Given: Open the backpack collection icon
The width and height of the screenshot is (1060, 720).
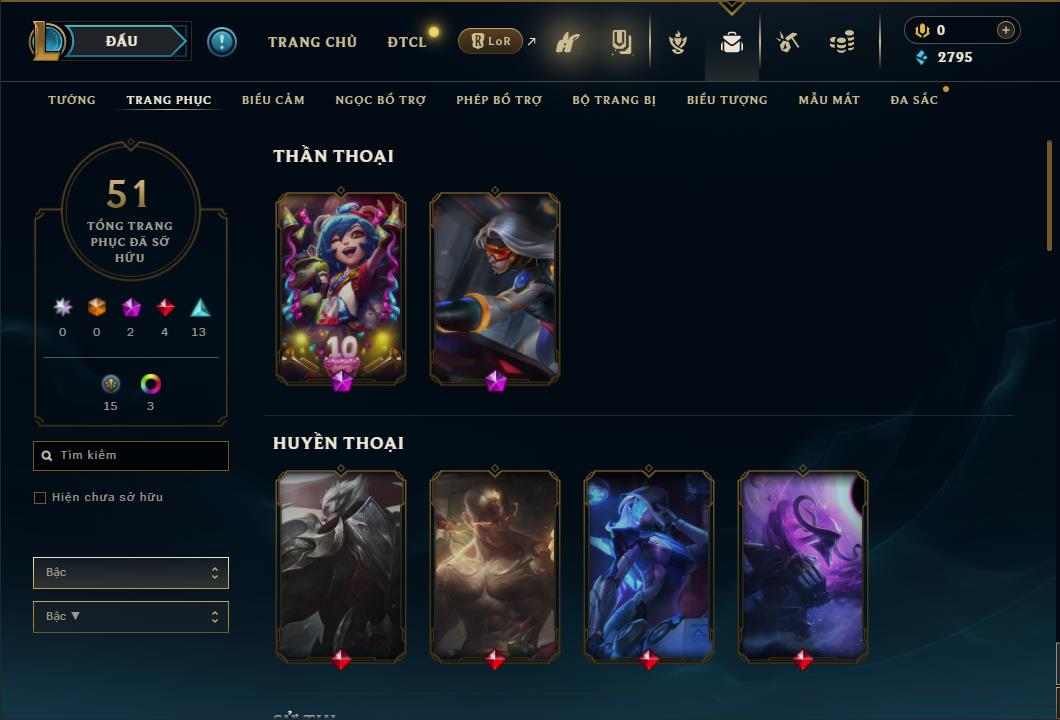Looking at the screenshot, I should (x=732, y=42).
